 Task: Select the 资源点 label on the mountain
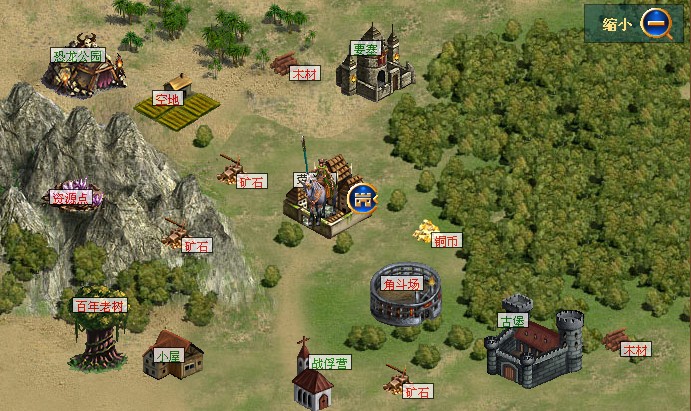tap(71, 198)
